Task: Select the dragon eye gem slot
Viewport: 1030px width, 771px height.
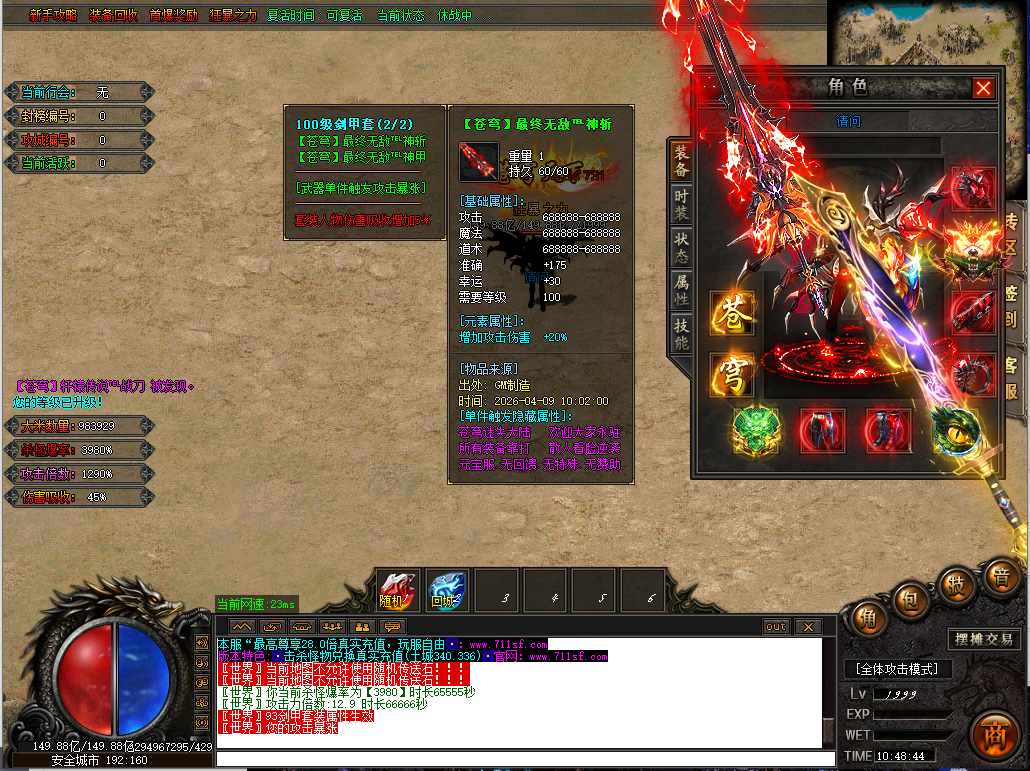Action: (953, 430)
